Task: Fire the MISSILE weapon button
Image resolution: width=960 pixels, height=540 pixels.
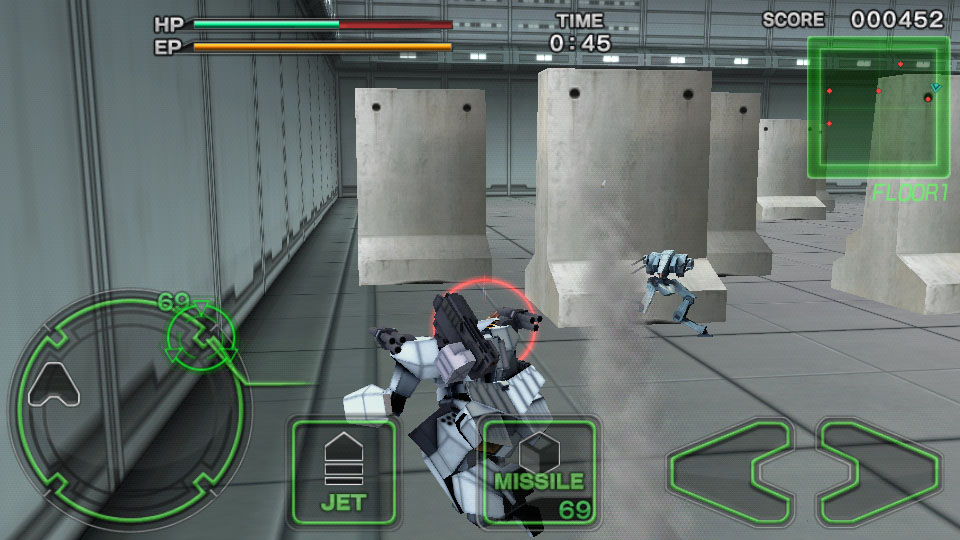Action: (540, 471)
